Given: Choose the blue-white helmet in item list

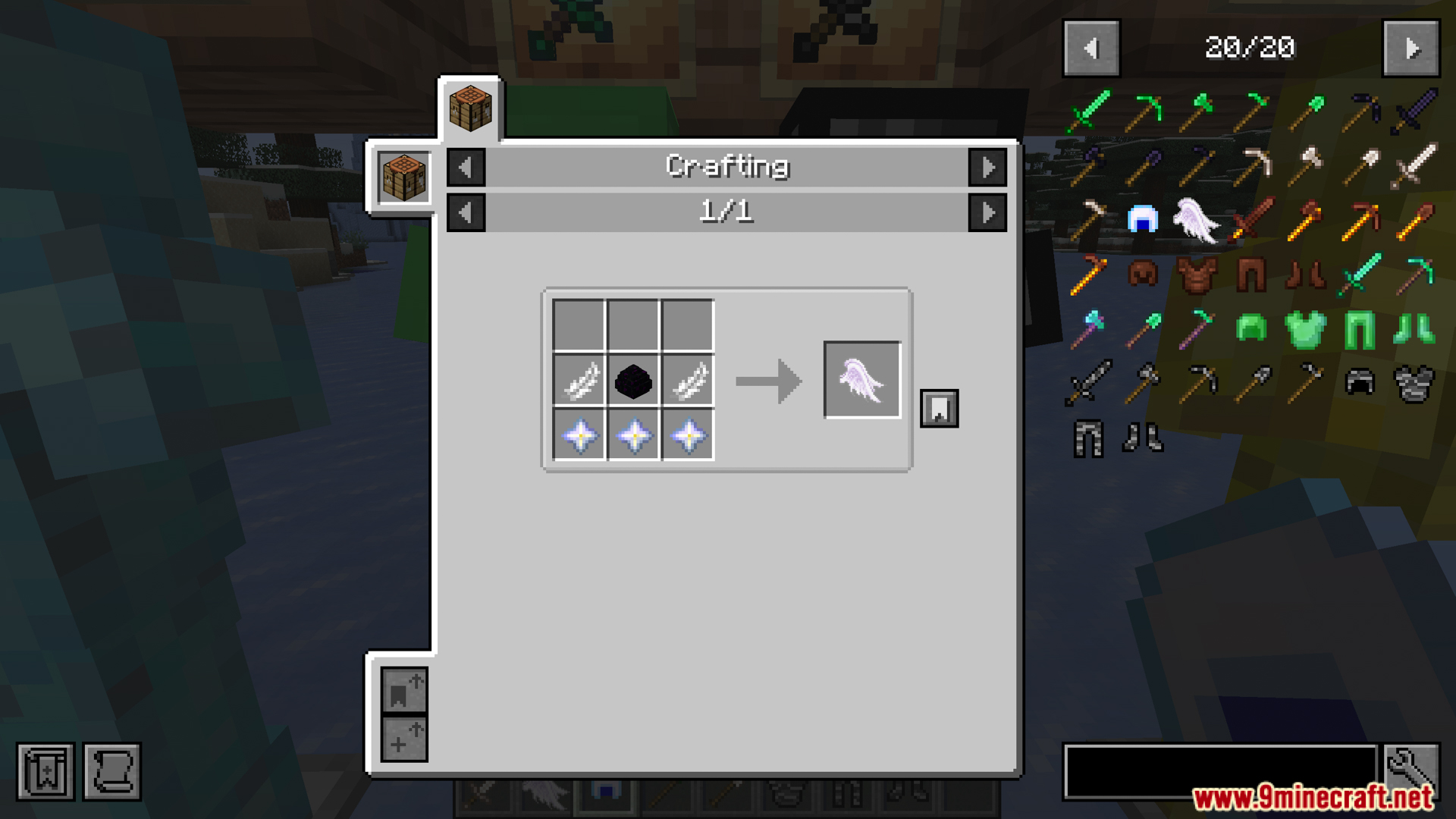Looking at the screenshot, I should coord(1142,220).
